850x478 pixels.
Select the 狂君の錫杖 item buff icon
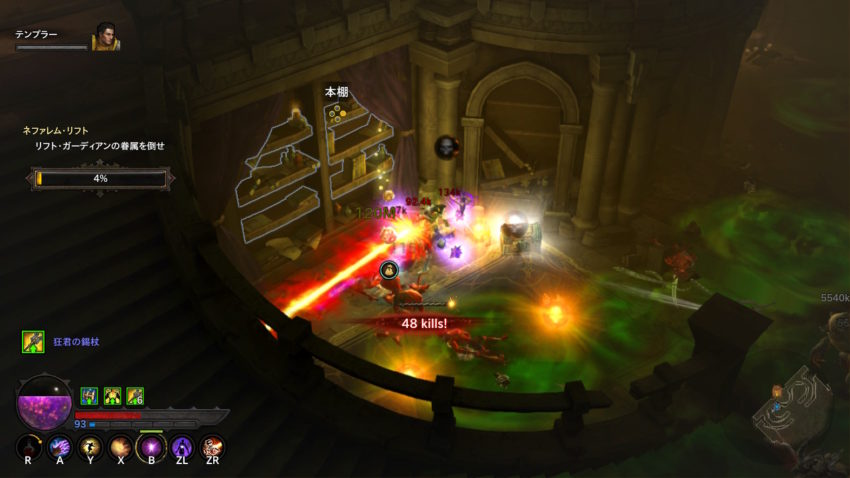(33, 342)
